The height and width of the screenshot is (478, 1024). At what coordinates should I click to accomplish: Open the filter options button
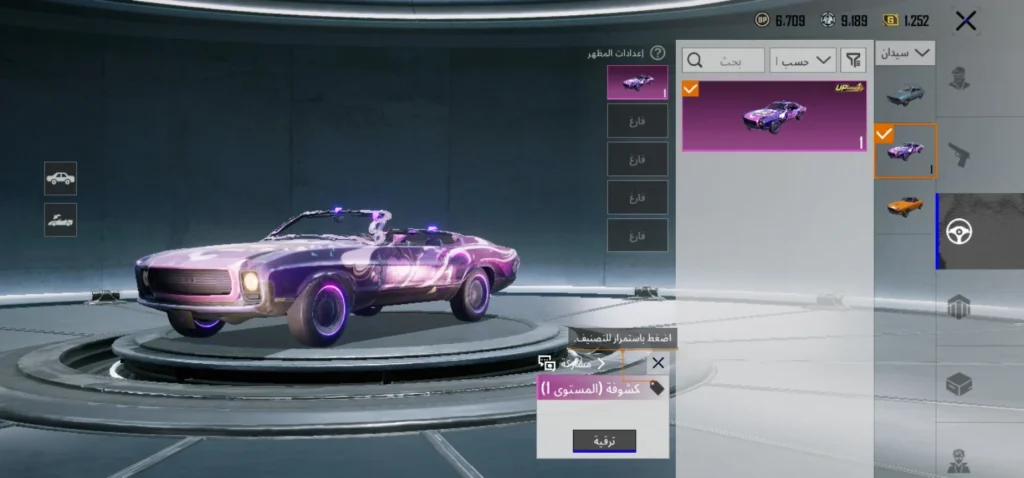tap(853, 60)
